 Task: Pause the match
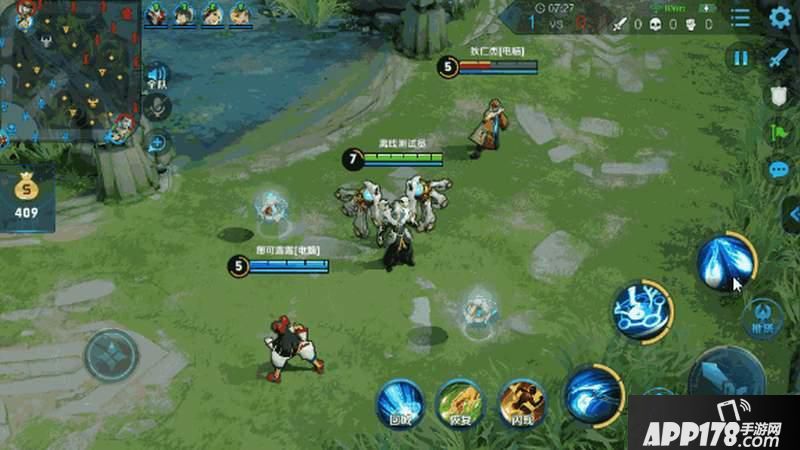coord(741,58)
